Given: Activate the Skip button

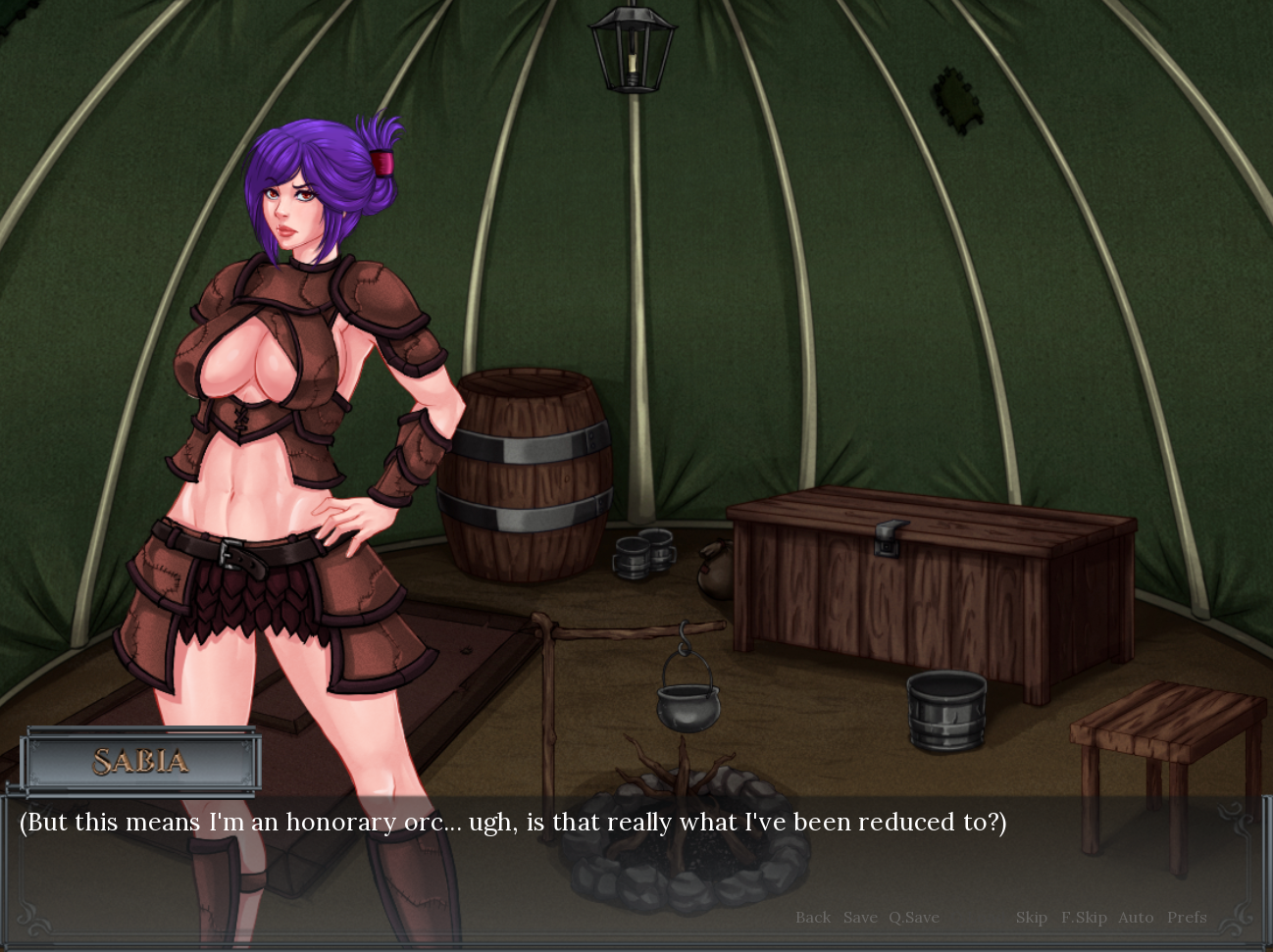Looking at the screenshot, I should click(x=1032, y=918).
